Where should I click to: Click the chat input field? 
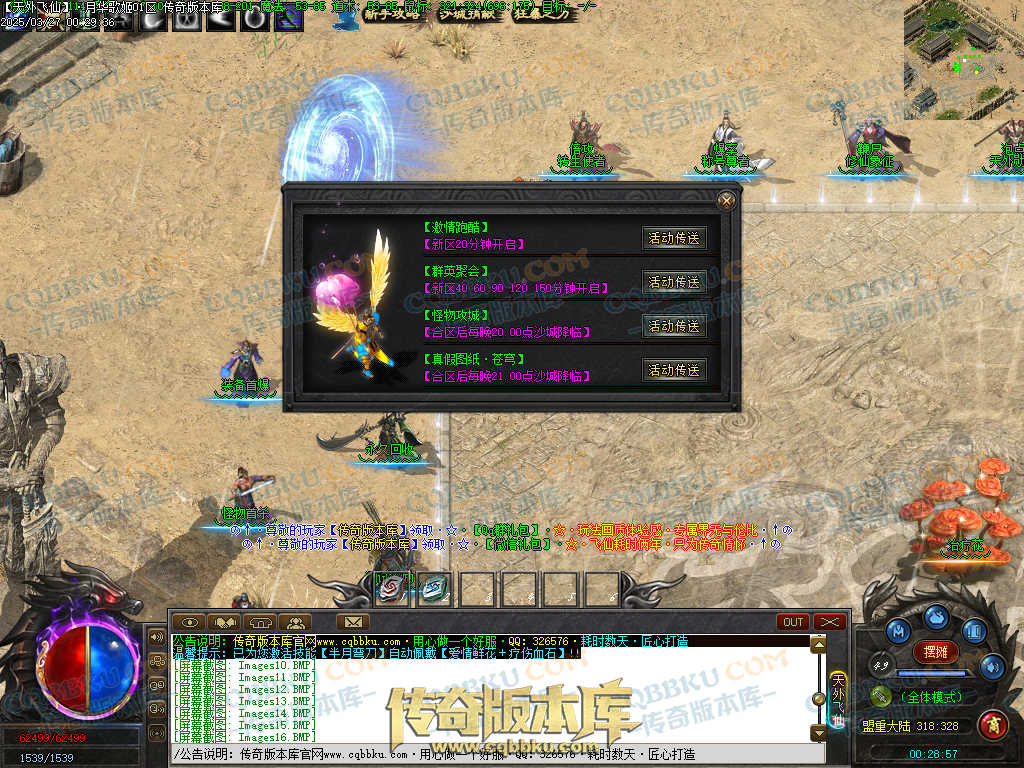[490, 755]
